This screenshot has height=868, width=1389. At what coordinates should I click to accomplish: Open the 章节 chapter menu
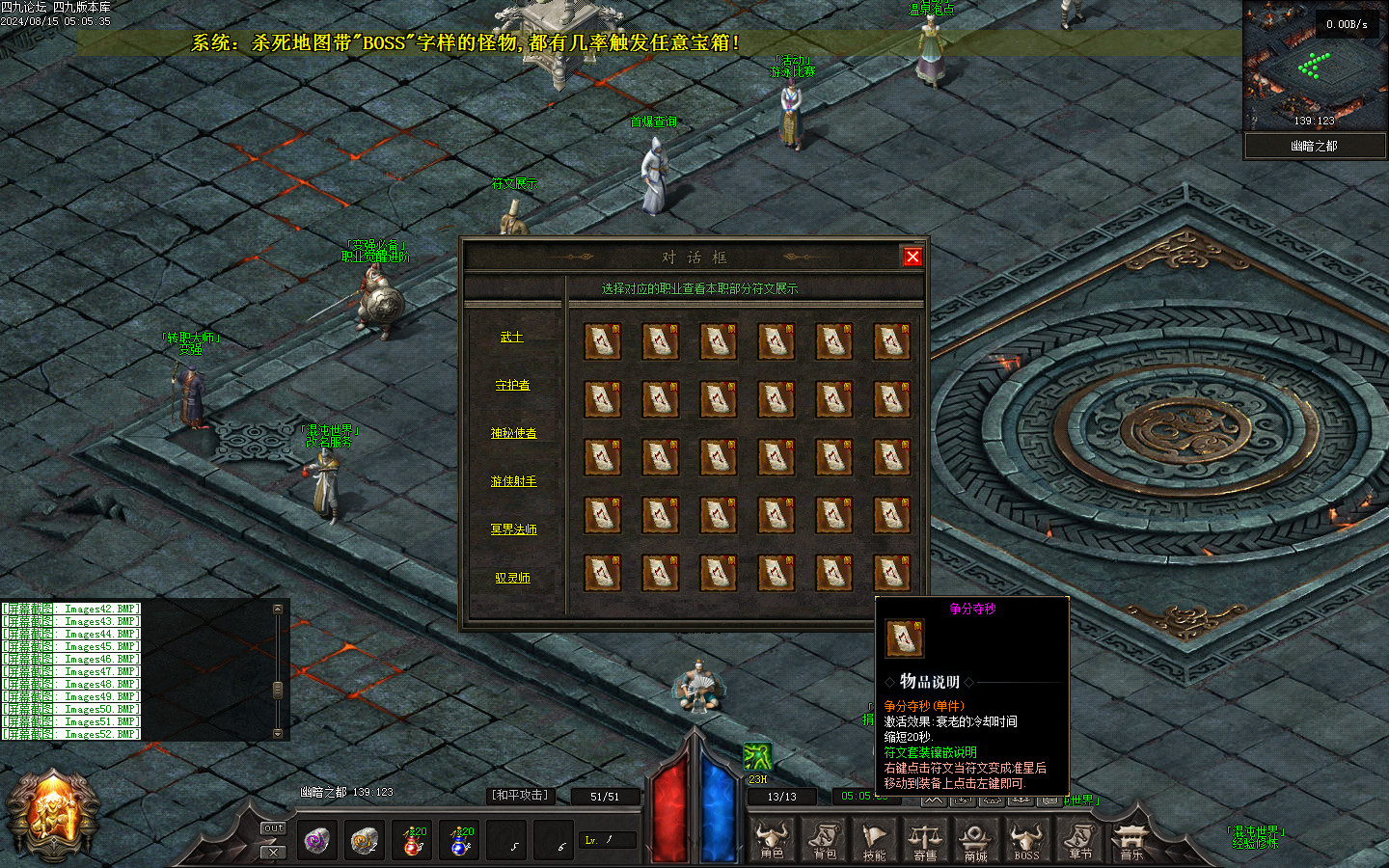(x=1080, y=840)
